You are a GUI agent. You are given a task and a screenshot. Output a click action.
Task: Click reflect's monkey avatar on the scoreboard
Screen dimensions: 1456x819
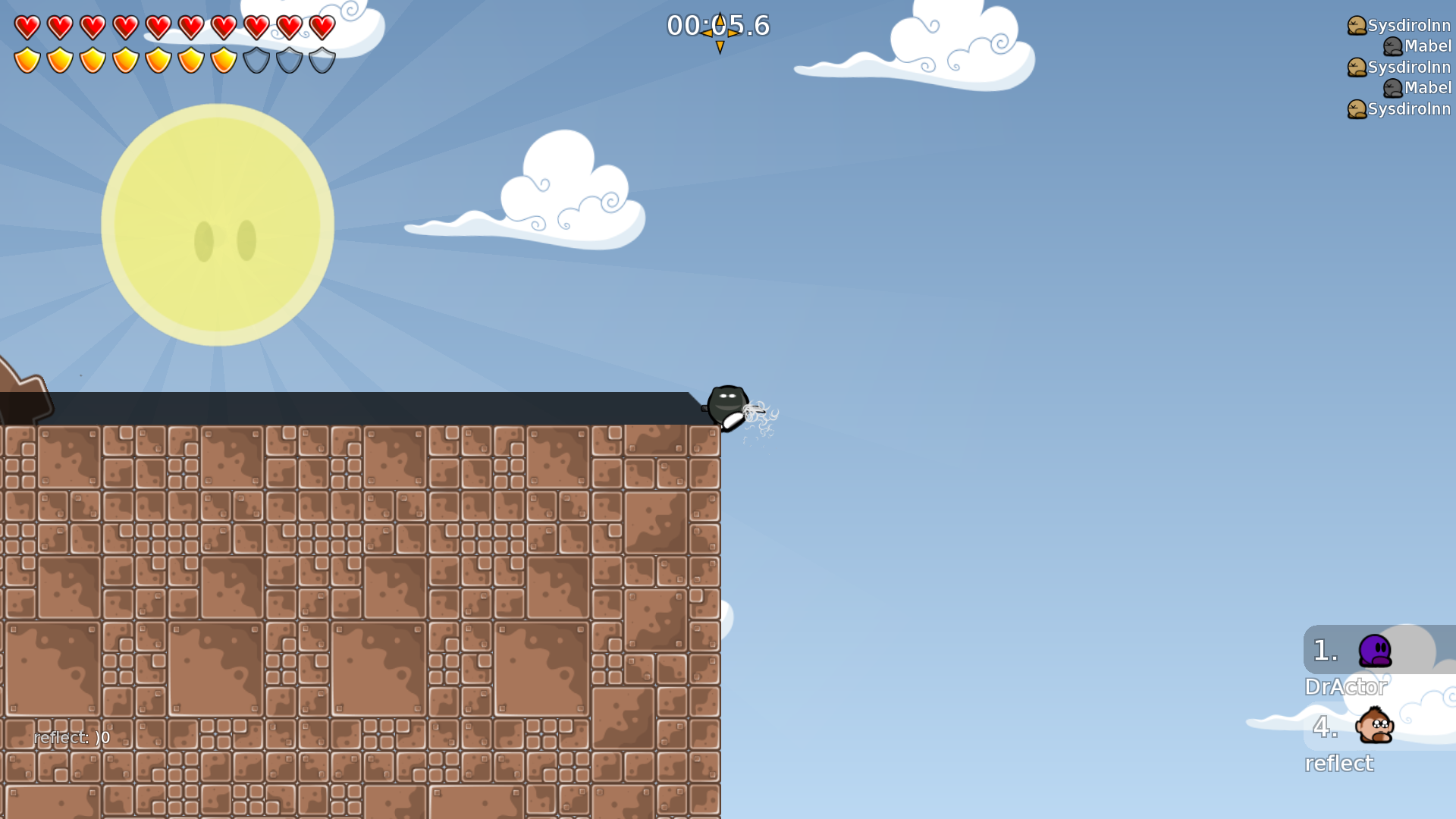tap(1374, 726)
